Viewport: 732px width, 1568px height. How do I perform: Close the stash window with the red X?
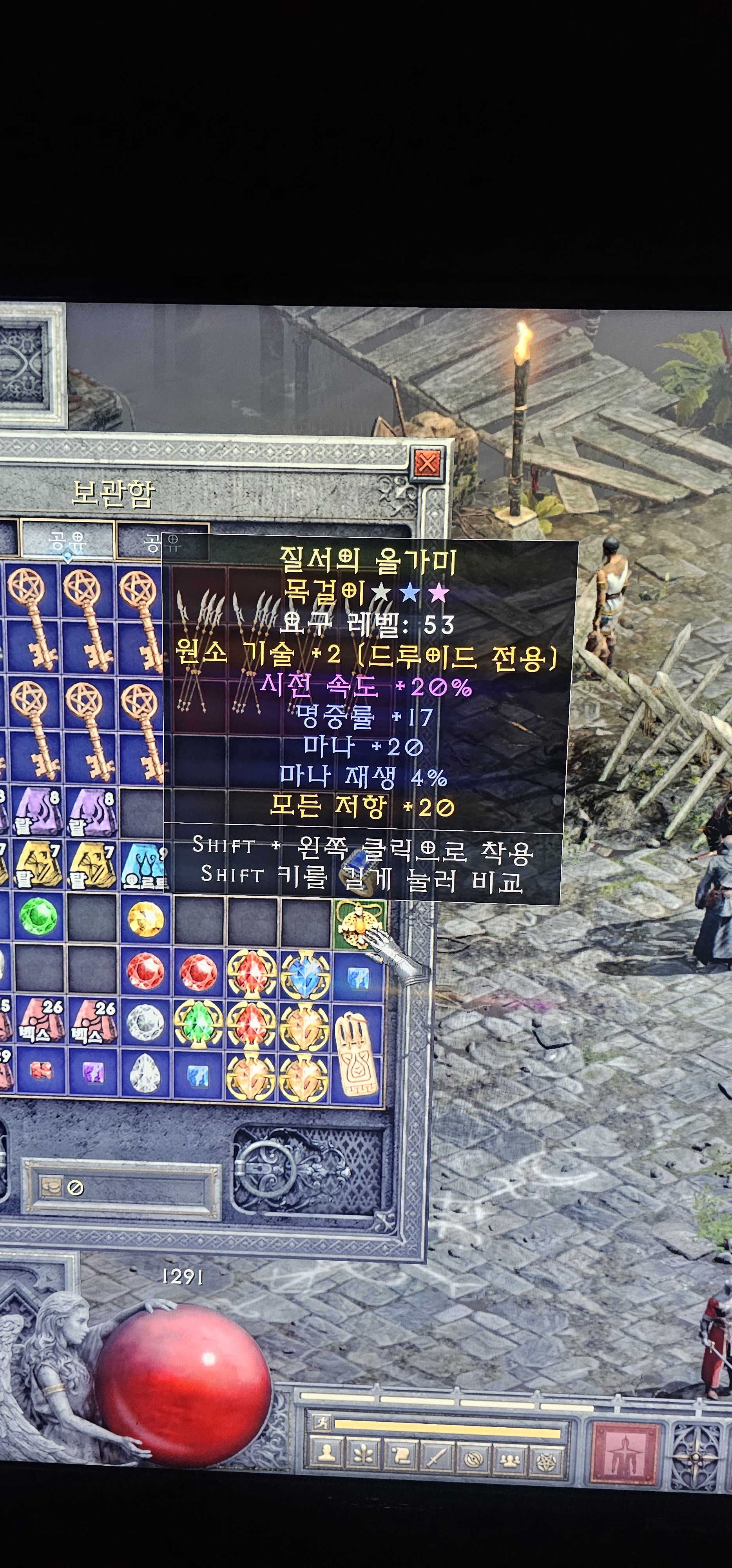(427, 464)
